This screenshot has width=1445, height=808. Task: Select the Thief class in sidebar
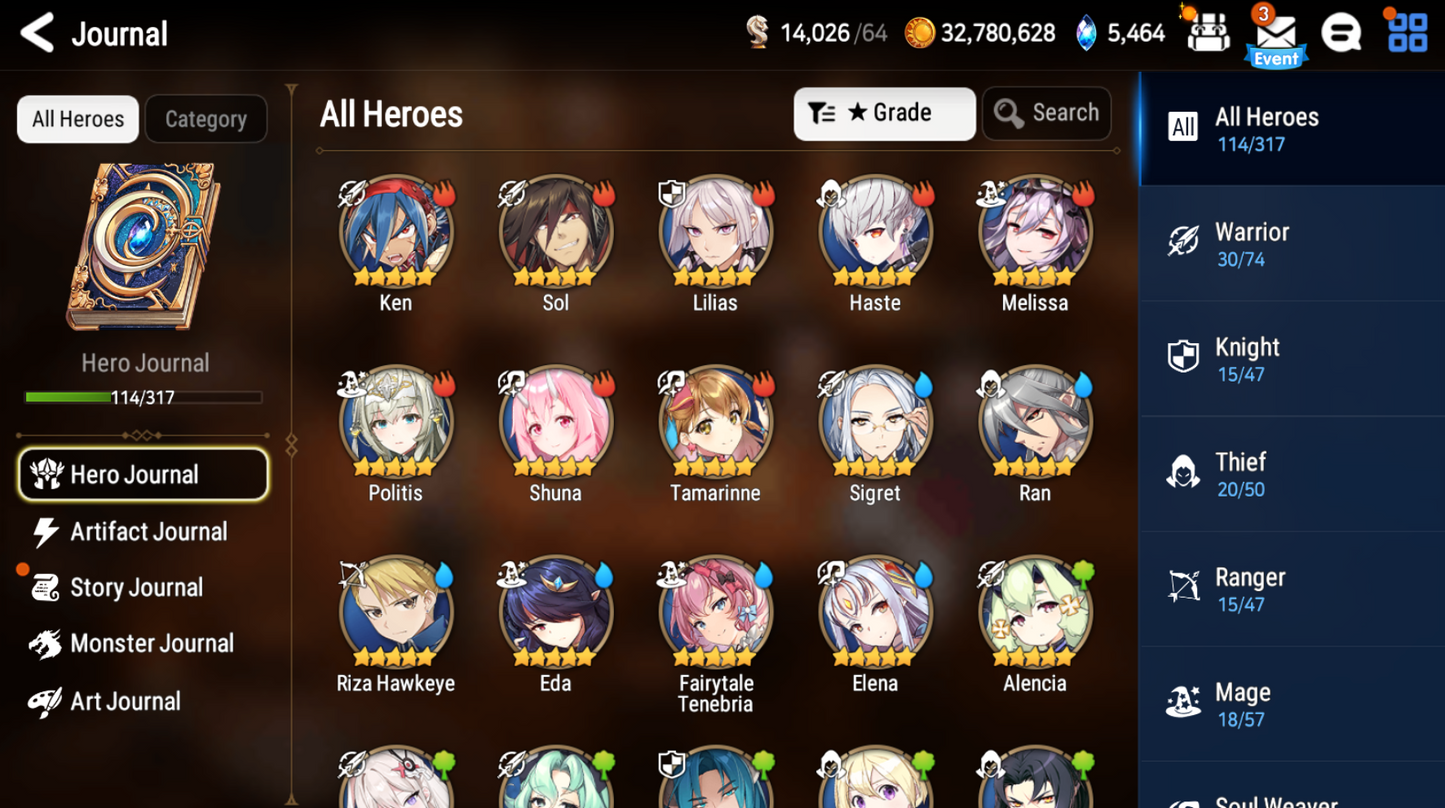(1290, 473)
